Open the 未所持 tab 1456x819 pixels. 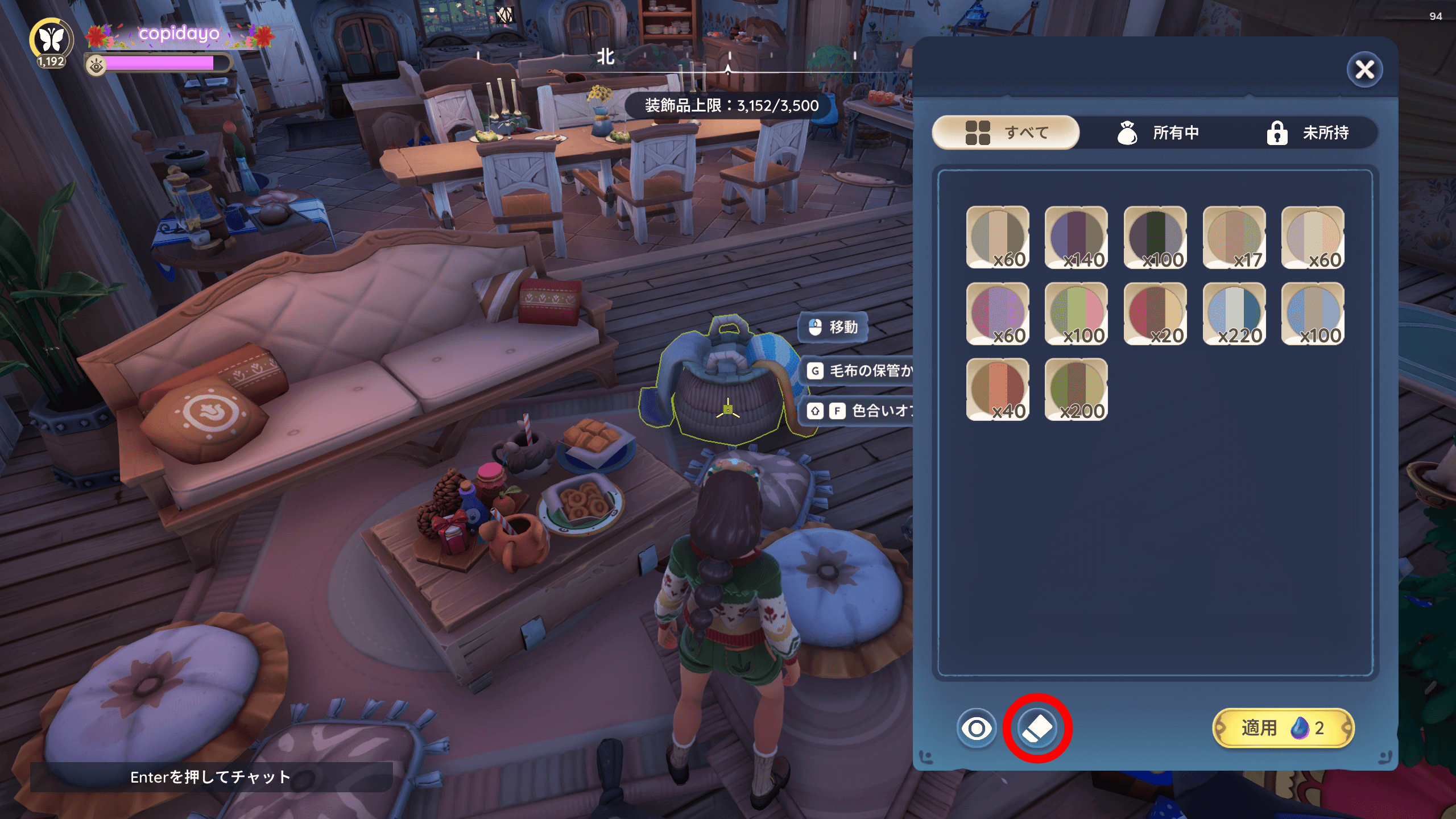point(1307,133)
